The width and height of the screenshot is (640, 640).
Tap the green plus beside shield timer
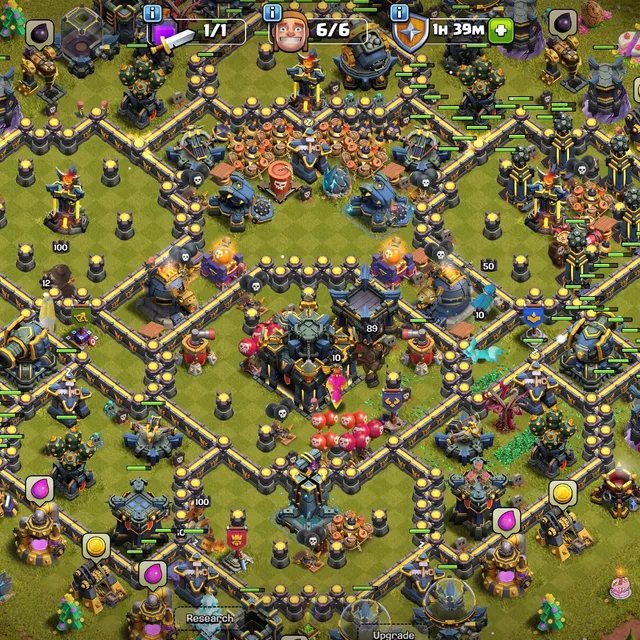(x=501, y=30)
